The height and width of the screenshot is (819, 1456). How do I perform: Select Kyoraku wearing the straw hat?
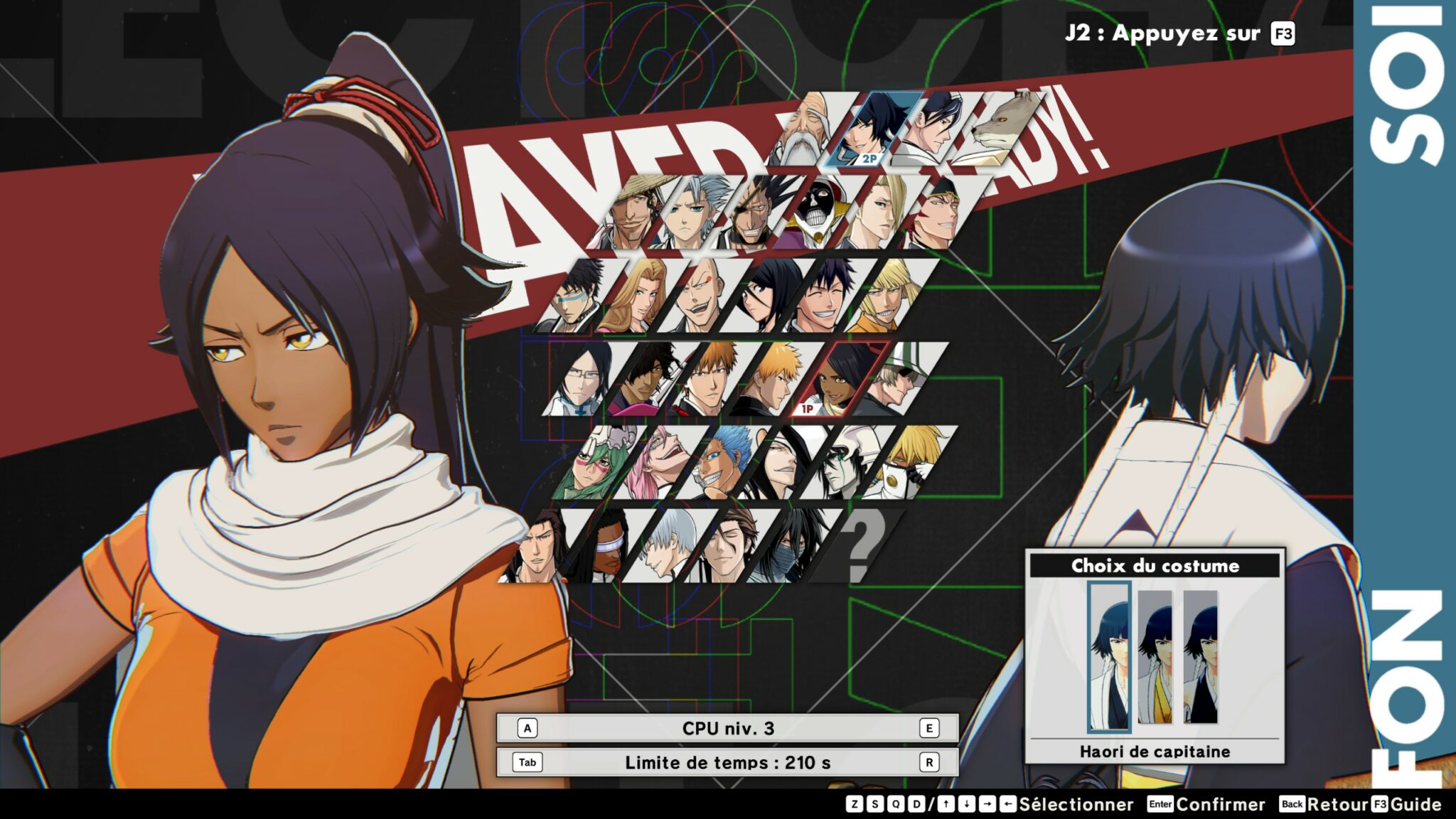tap(635, 212)
